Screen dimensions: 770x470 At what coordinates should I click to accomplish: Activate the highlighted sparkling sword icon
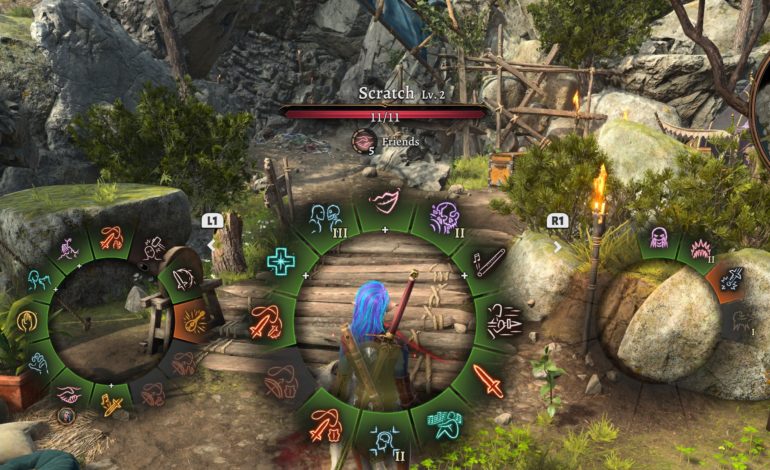point(730,280)
